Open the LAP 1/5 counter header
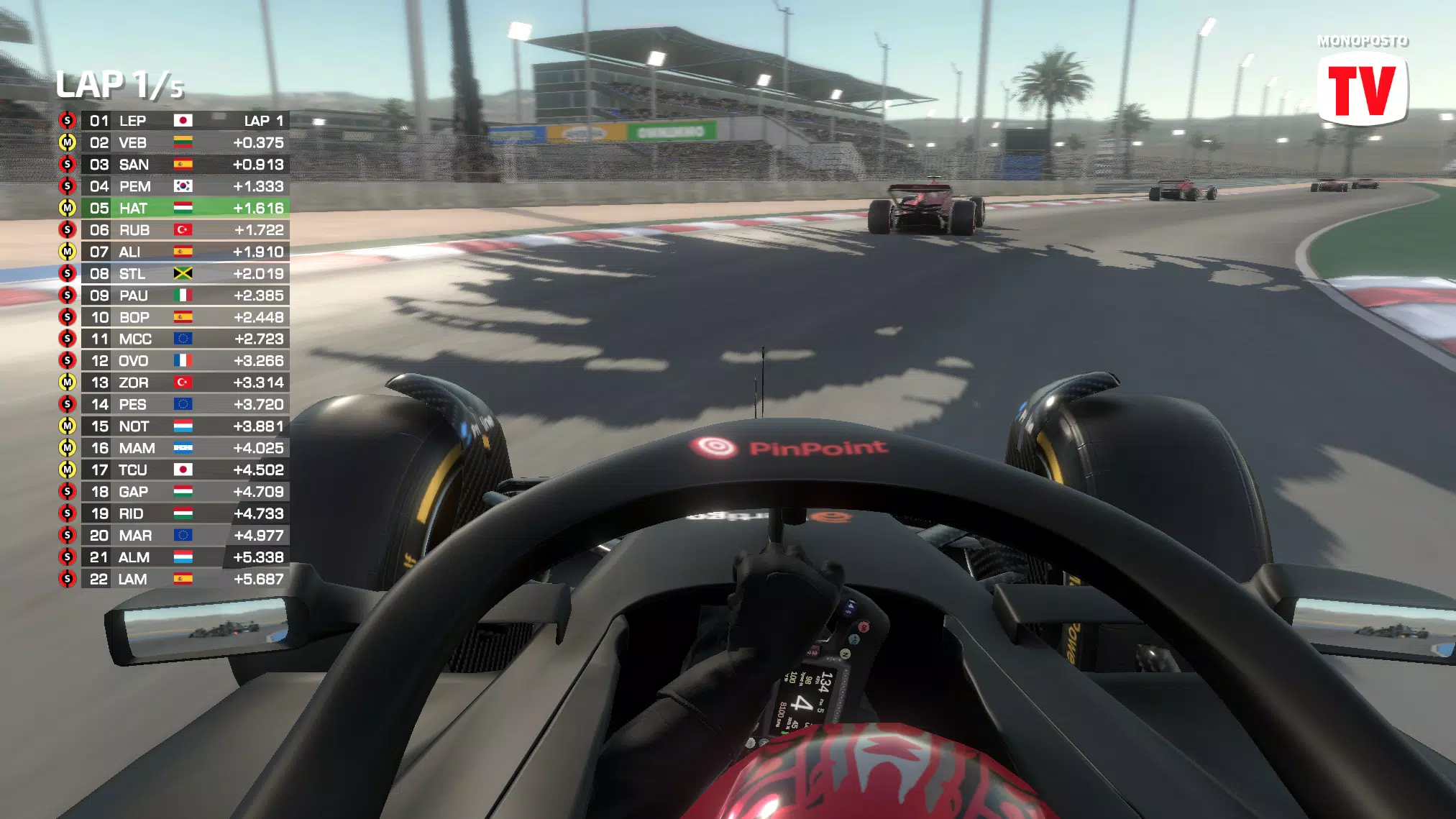The height and width of the screenshot is (819, 1456). [121, 84]
